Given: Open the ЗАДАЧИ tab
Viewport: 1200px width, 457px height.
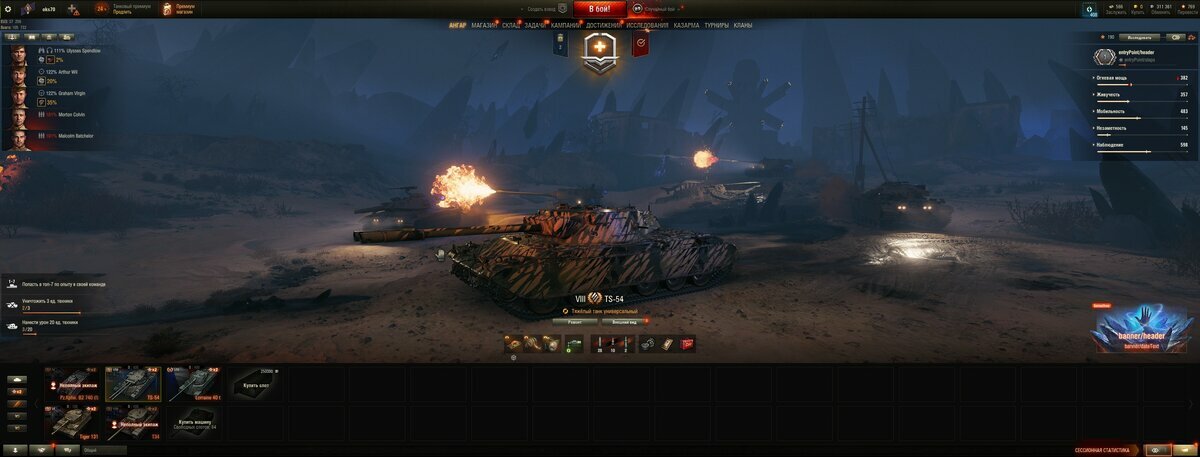Looking at the screenshot, I should coord(535,25).
